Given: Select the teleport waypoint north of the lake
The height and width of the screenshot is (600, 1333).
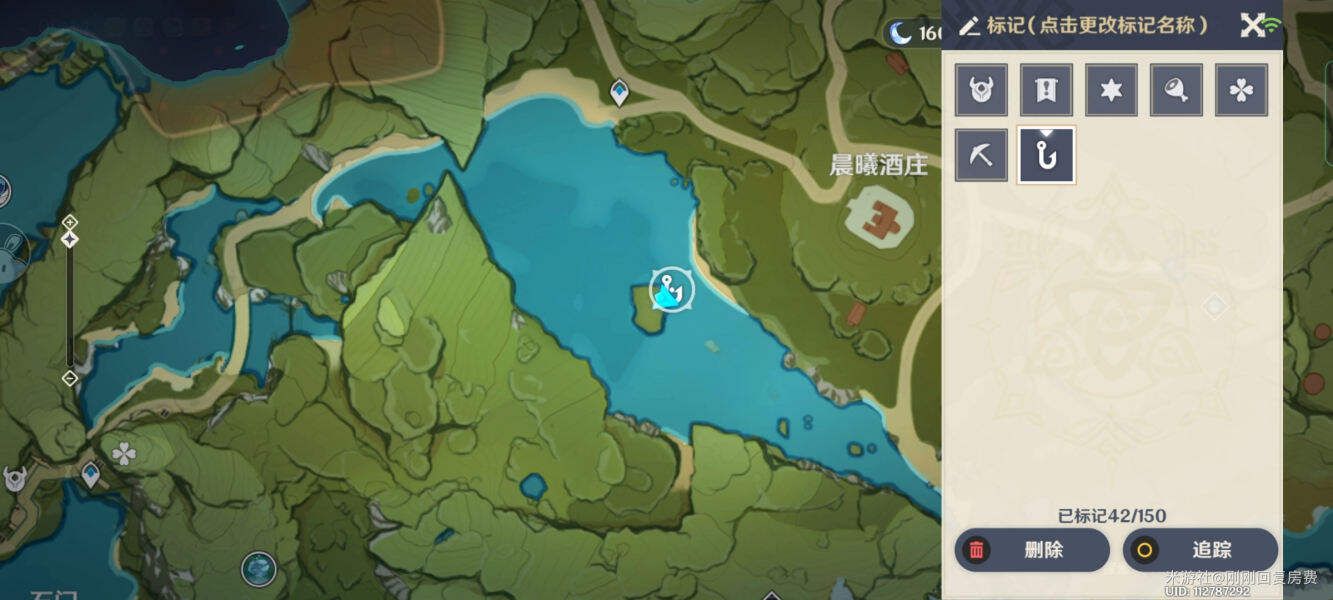Looking at the screenshot, I should [x=620, y=92].
